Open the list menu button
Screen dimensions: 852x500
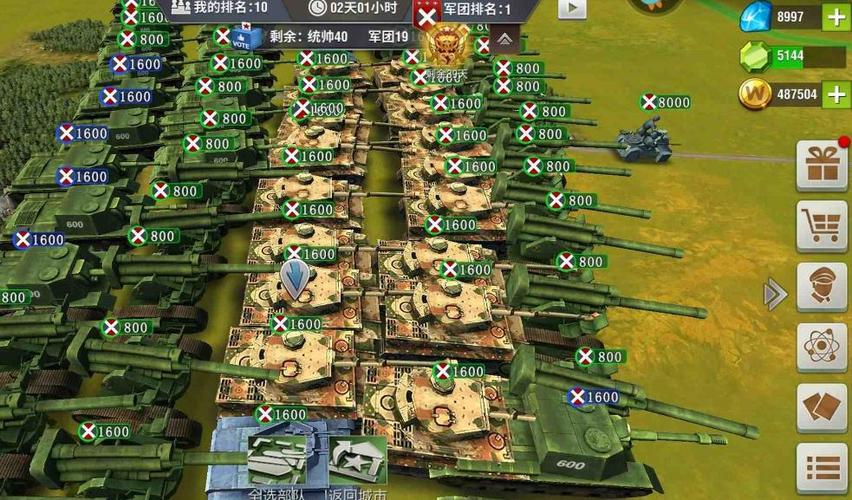(821, 468)
